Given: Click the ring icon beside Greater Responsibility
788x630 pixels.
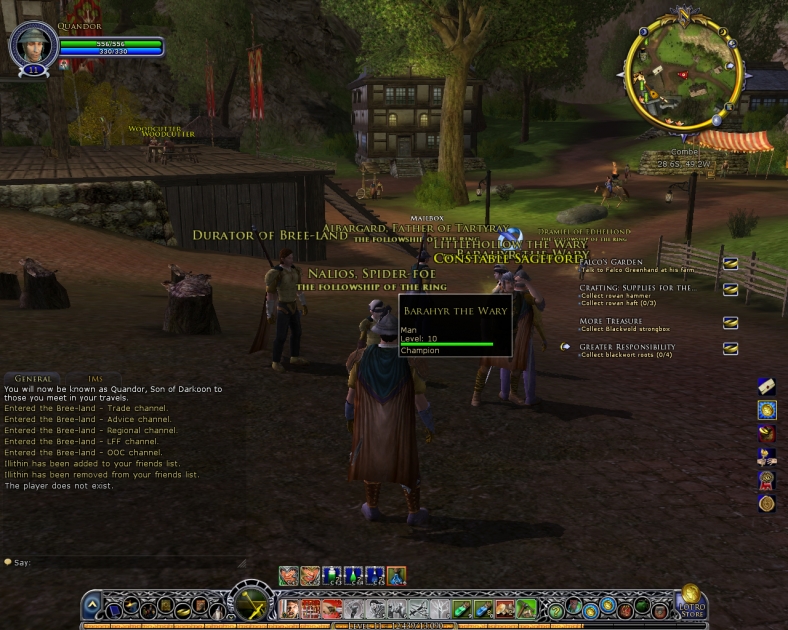Looking at the screenshot, I should [x=731, y=348].
